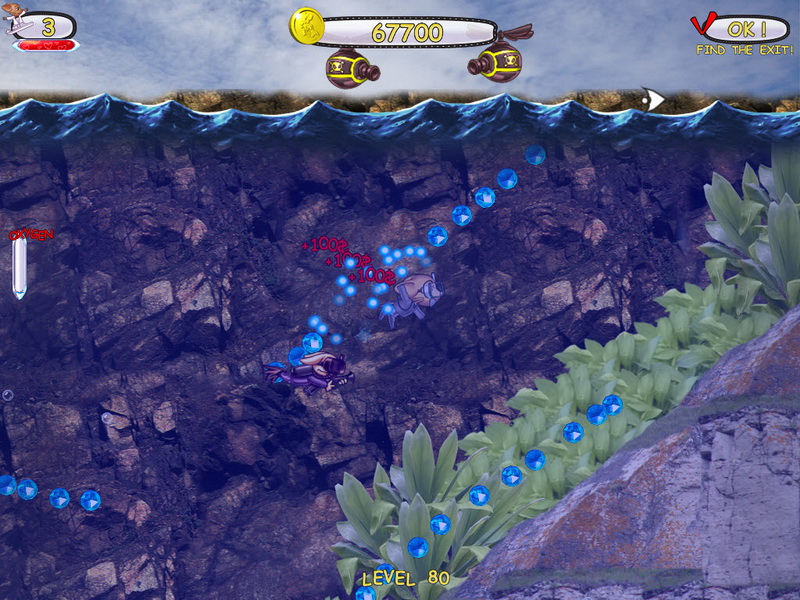
Task: Click the gold coin icon beside the score
Action: tap(307, 26)
